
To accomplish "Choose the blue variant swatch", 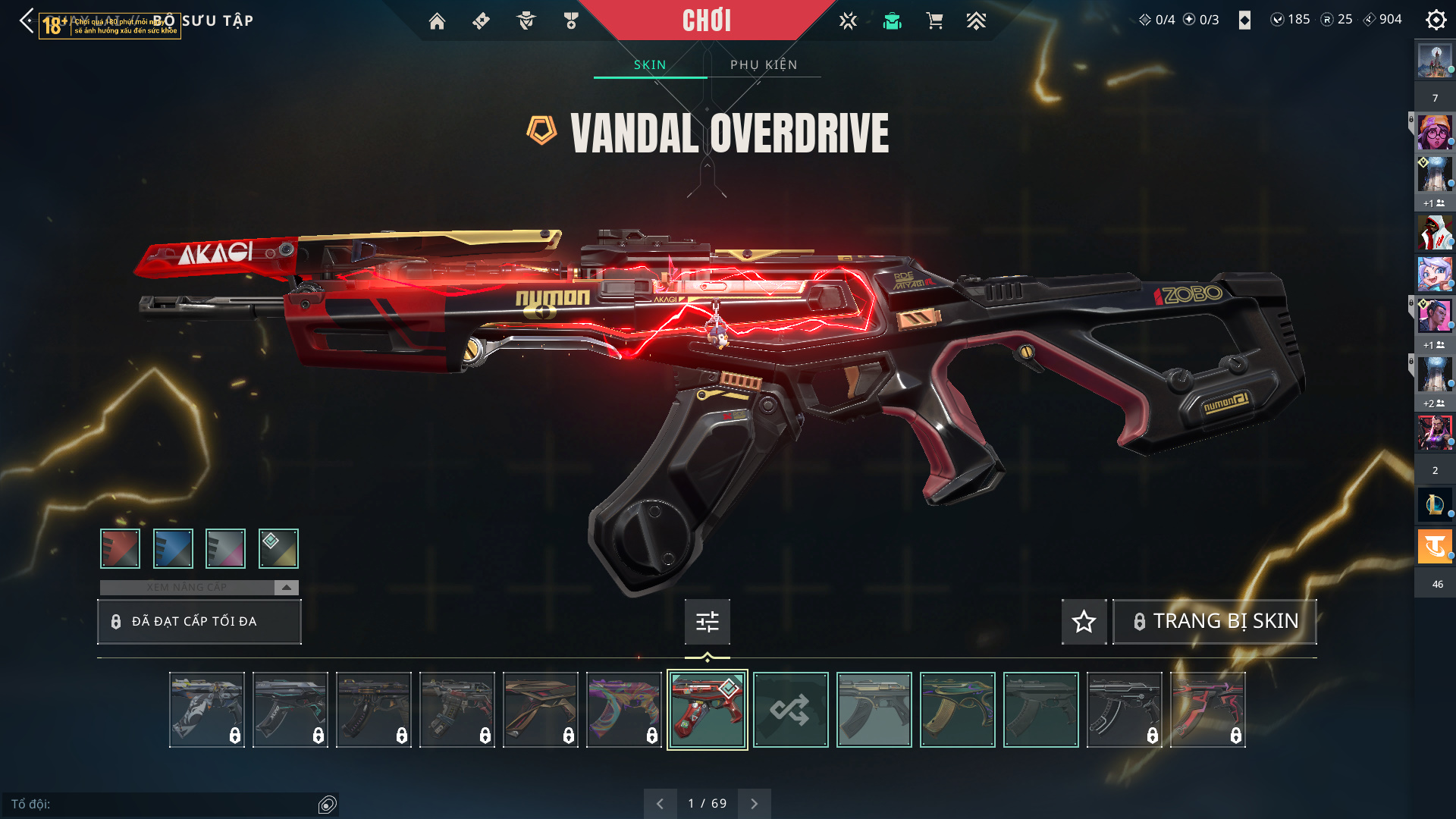I will [x=173, y=548].
